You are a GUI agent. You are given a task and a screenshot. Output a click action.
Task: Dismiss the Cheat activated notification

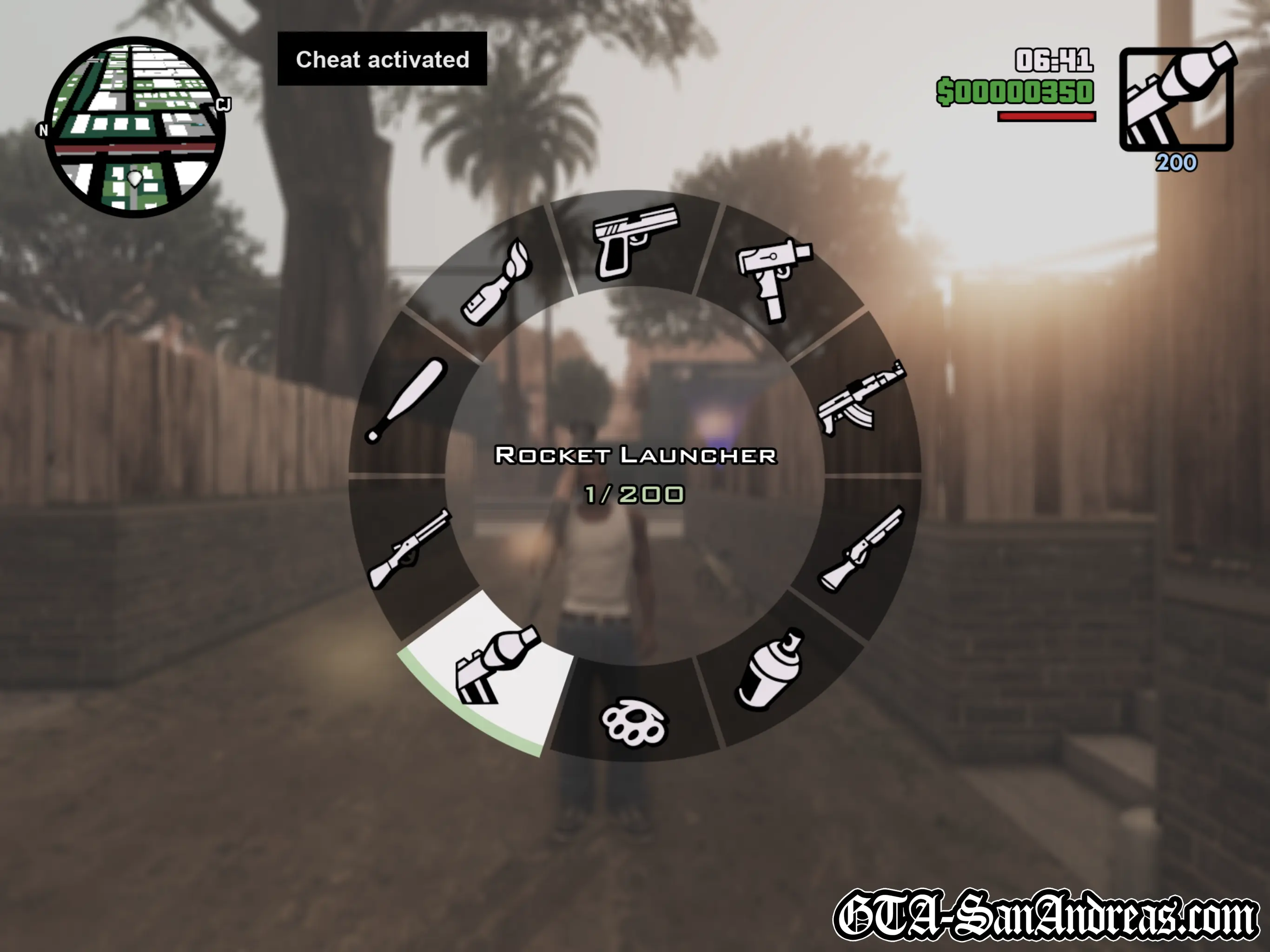coord(382,59)
